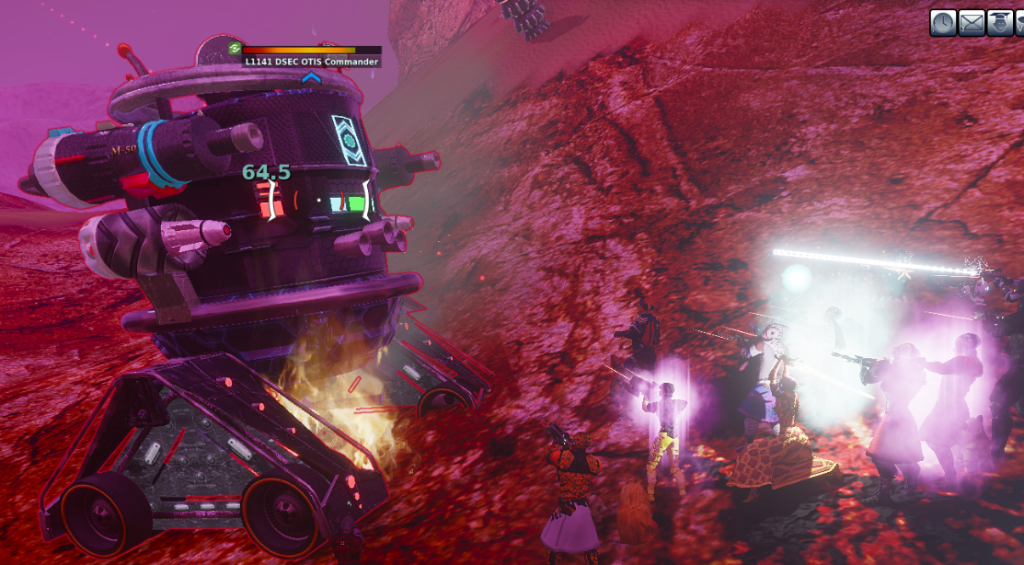Open the clock icon panel
The height and width of the screenshot is (565, 1024).
(x=943, y=23)
